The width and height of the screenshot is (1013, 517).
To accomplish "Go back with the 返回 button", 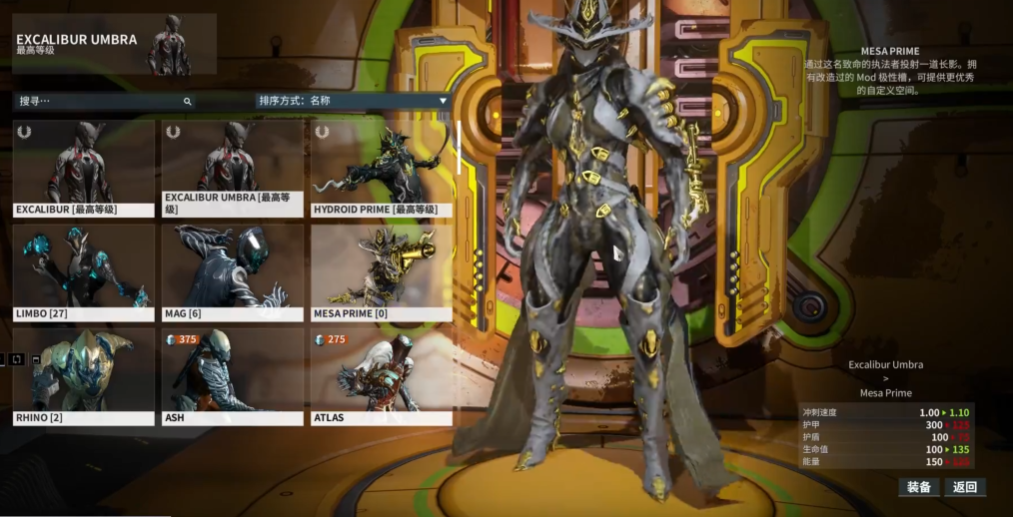I will tap(964, 487).
